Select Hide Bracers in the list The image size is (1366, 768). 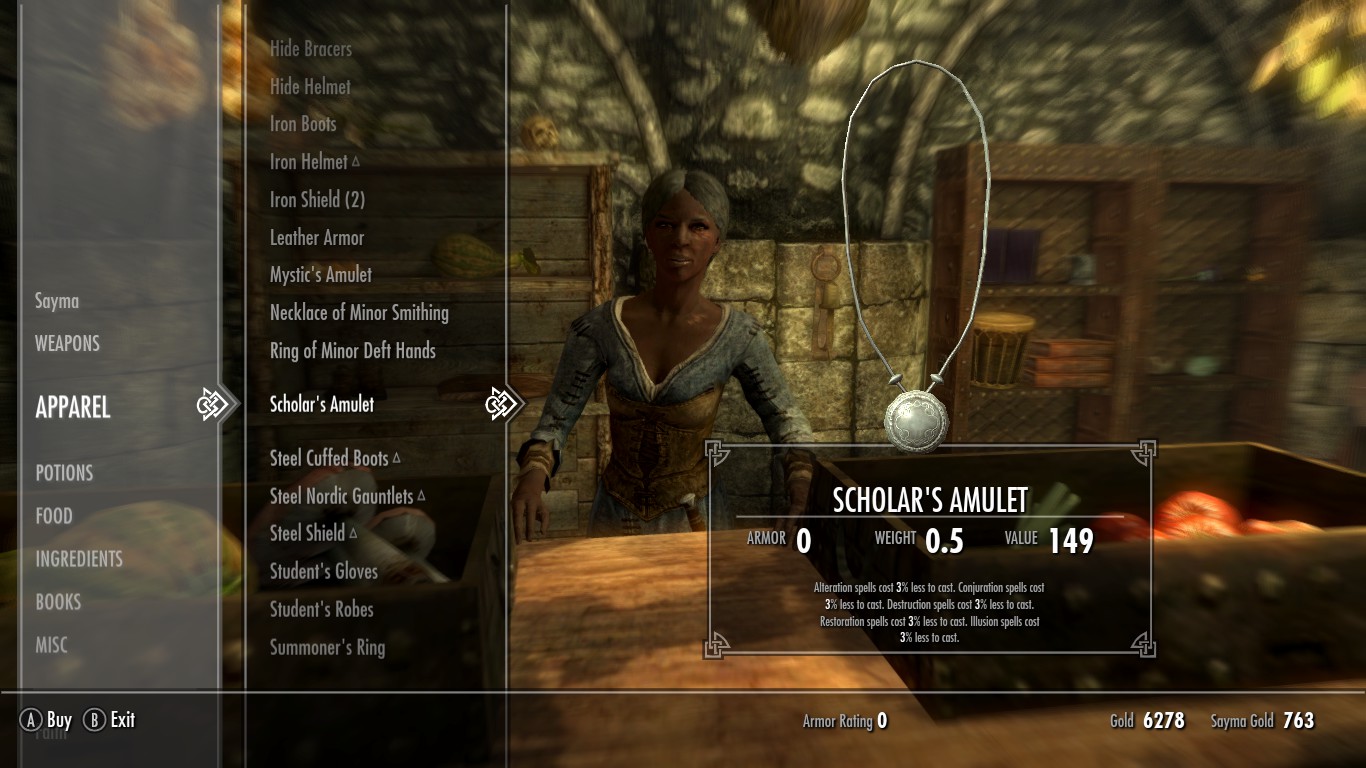click(x=311, y=49)
